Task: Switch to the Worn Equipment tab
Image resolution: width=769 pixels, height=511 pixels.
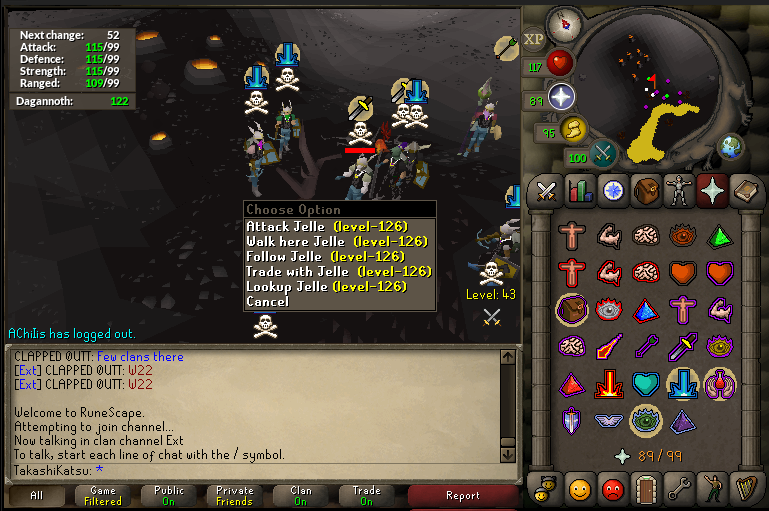Action: click(678, 189)
